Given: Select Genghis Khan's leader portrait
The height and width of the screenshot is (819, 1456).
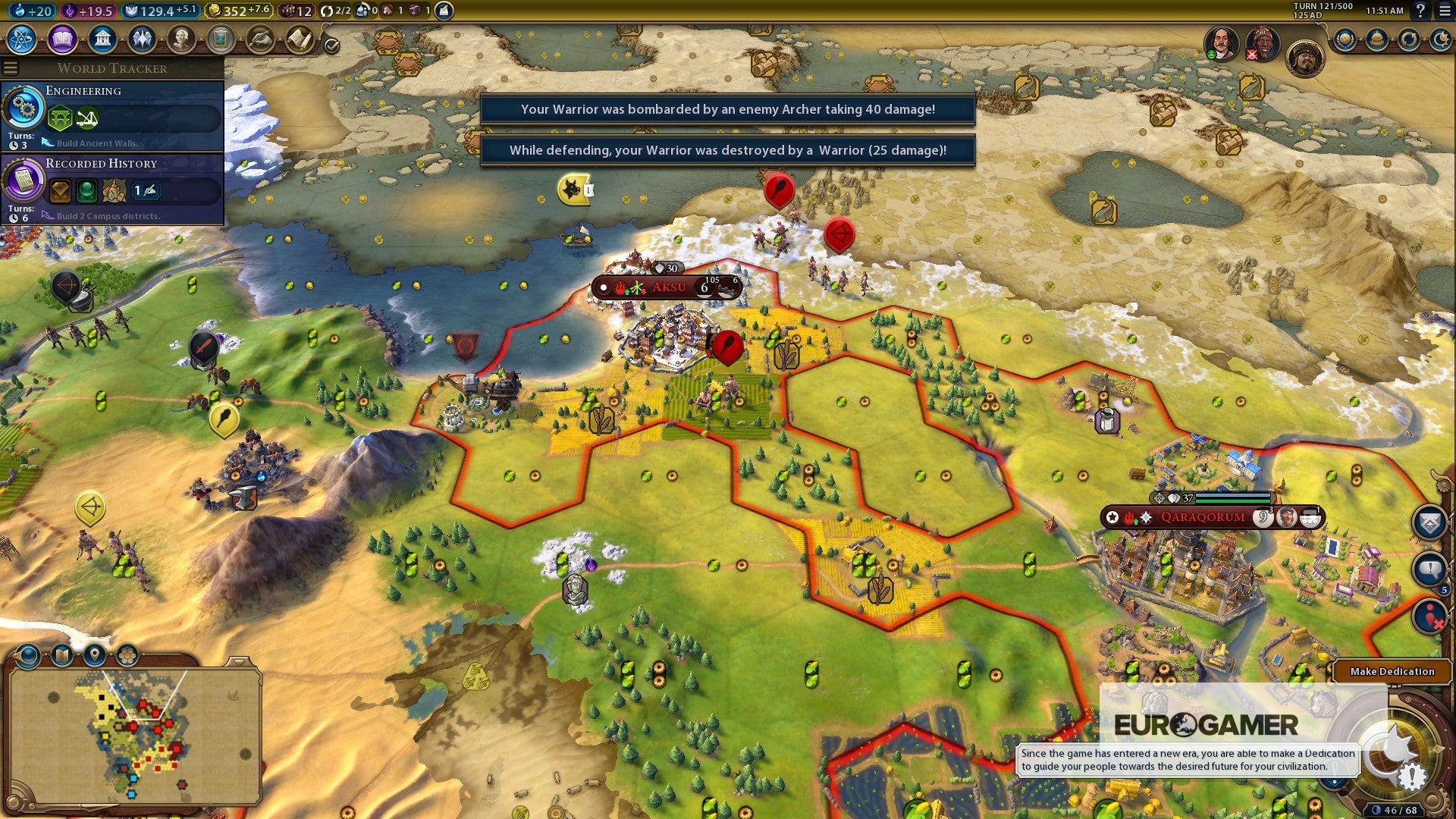Looking at the screenshot, I should click(x=1305, y=56).
